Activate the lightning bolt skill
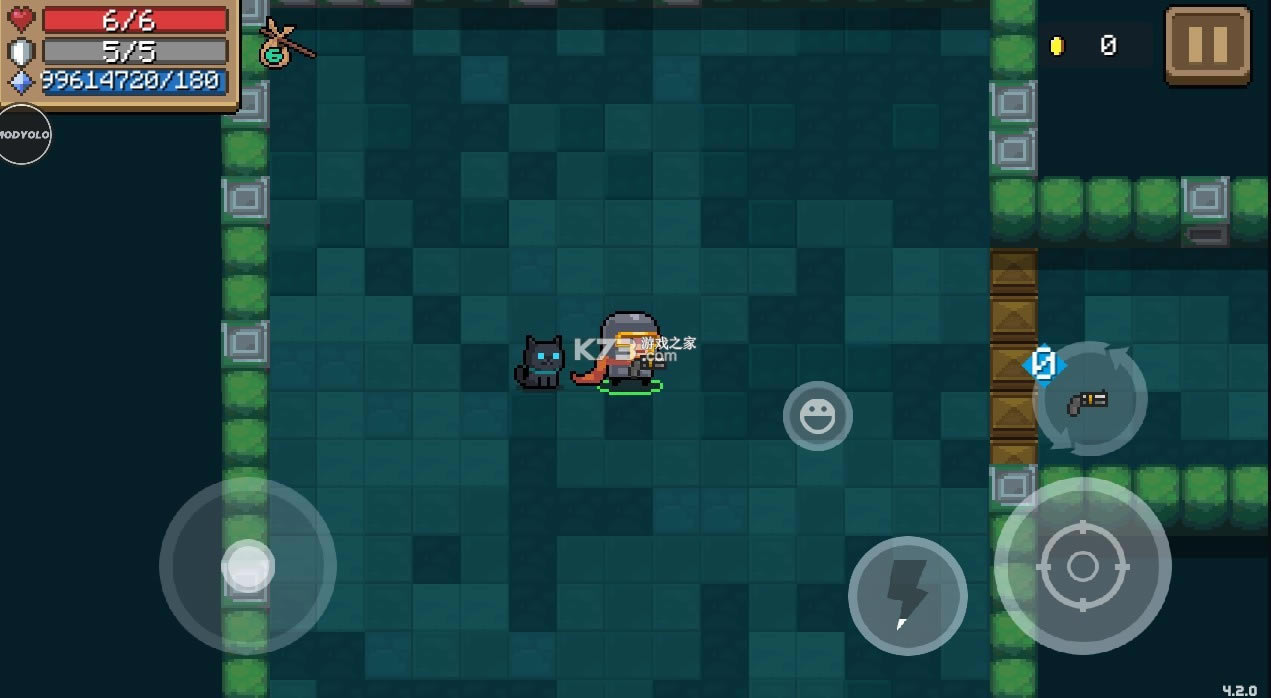This screenshot has height=698, width=1271. pos(907,595)
